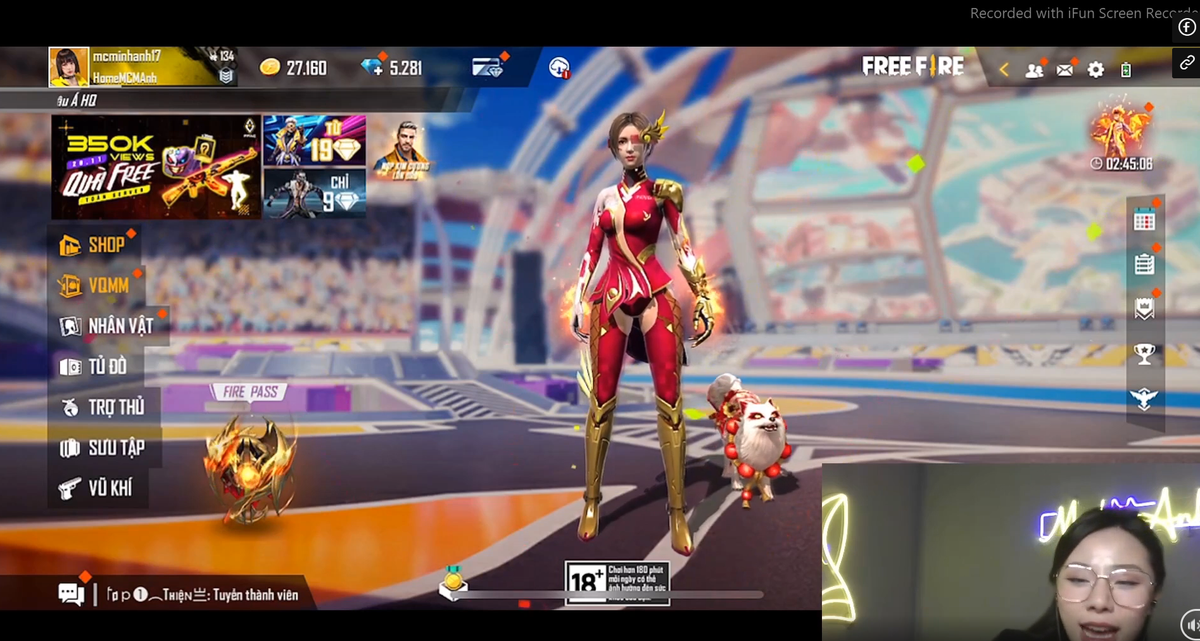1200x641 pixels.
Task: Open the 9 diamond offer banner
Action: click(314, 192)
